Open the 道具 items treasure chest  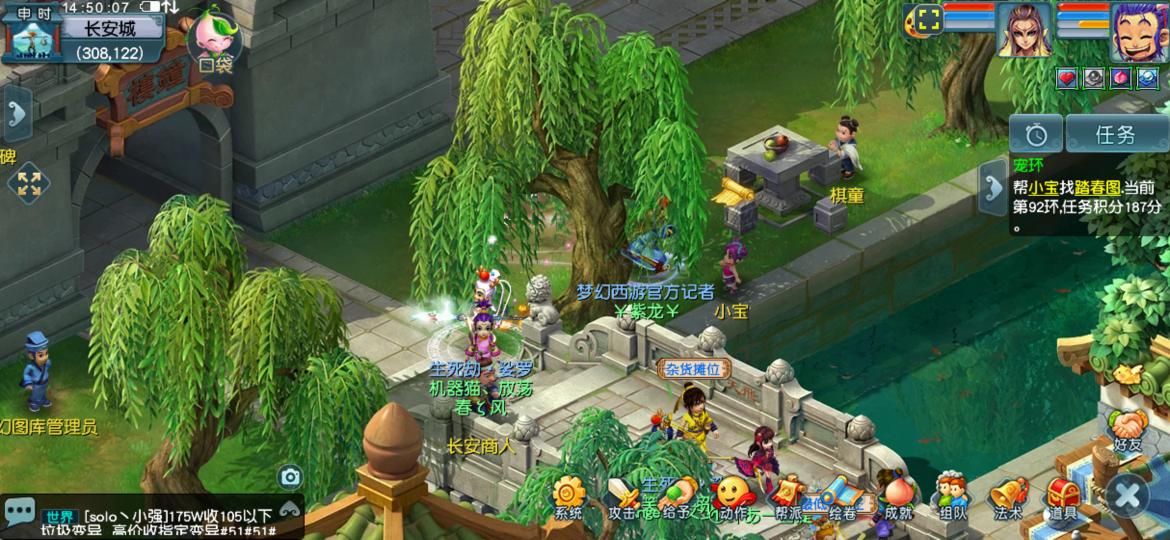tap(1062, 494)
